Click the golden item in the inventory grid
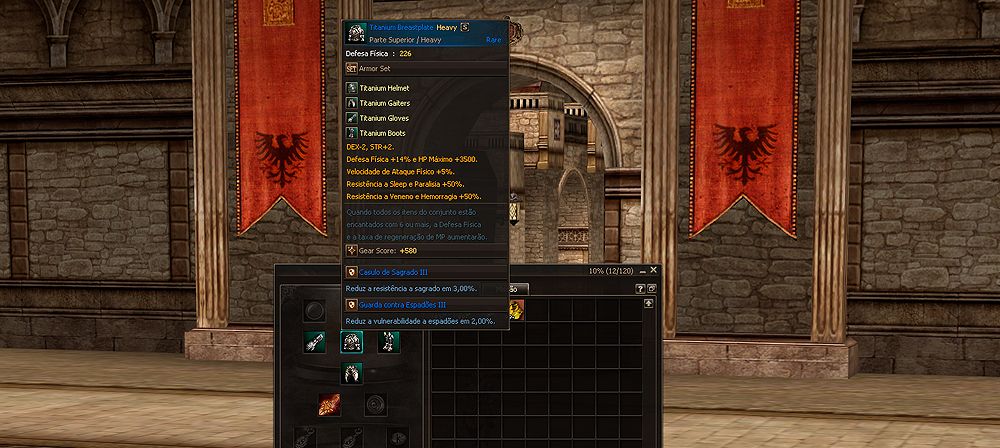 click(x=517, y=310)
